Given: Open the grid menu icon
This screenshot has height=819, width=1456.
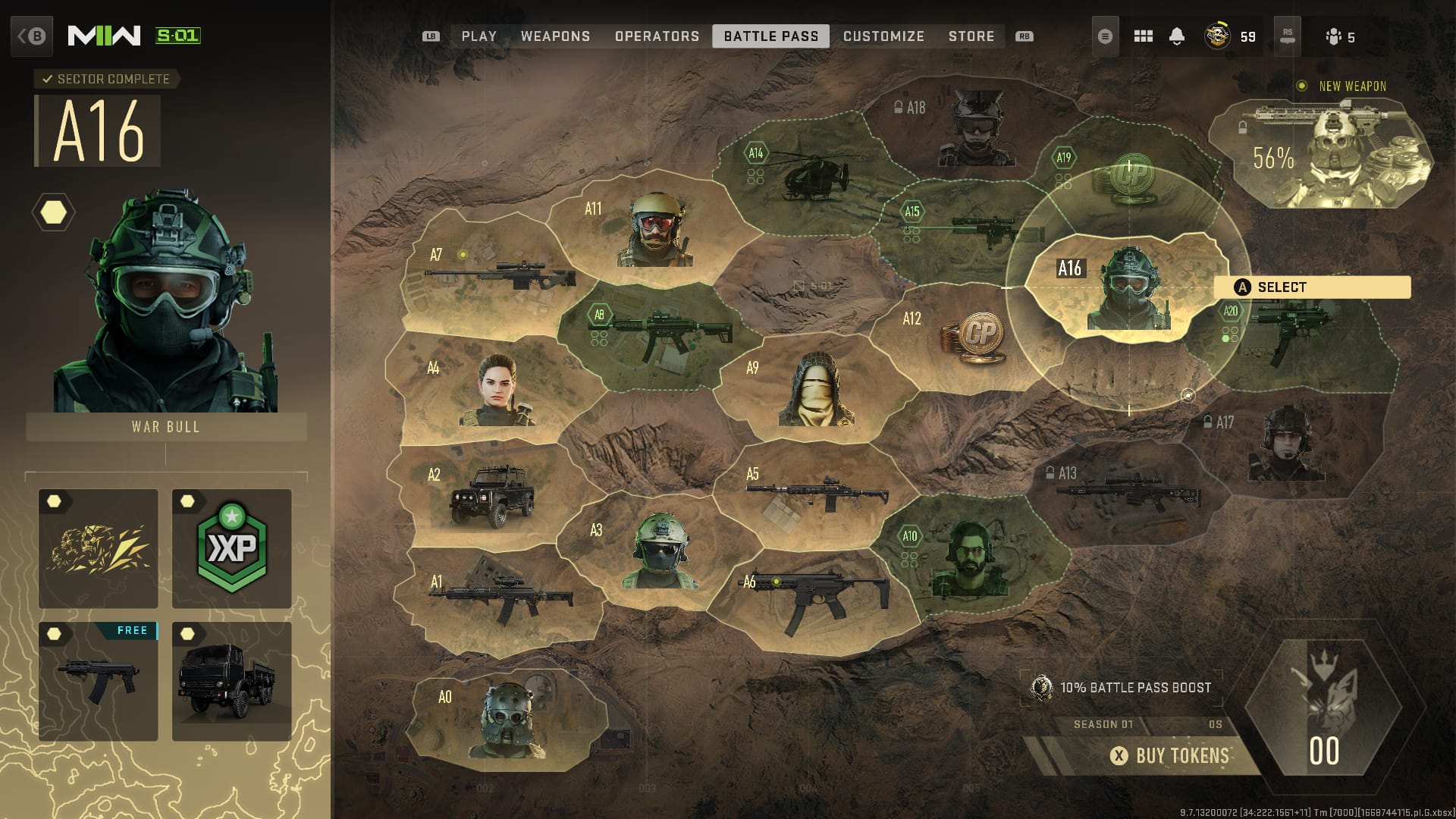Looking at the screenshot, I should (1143, 36).
